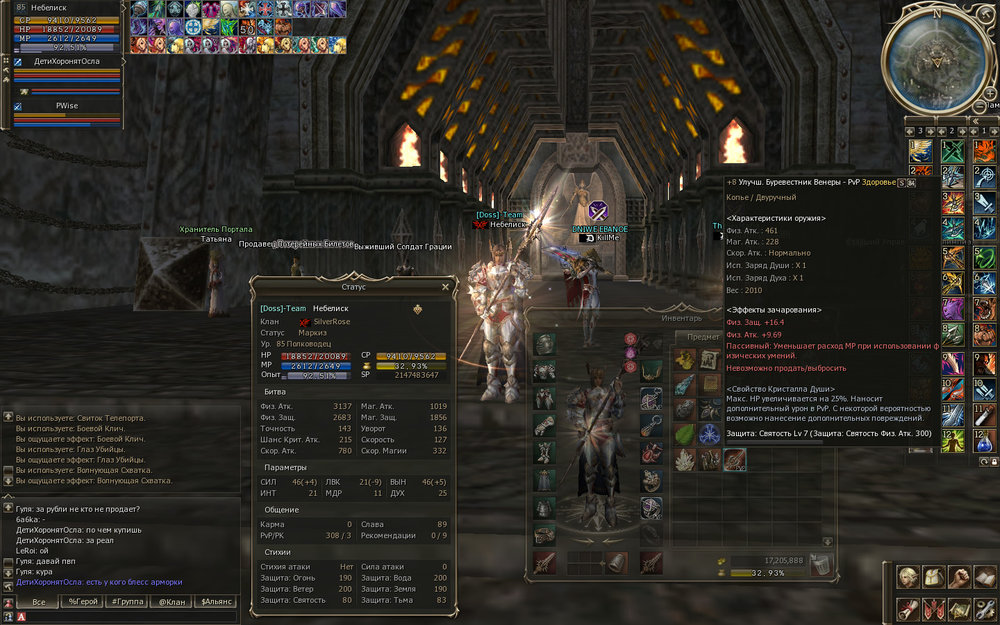Close the Status window

coord(445,287)
